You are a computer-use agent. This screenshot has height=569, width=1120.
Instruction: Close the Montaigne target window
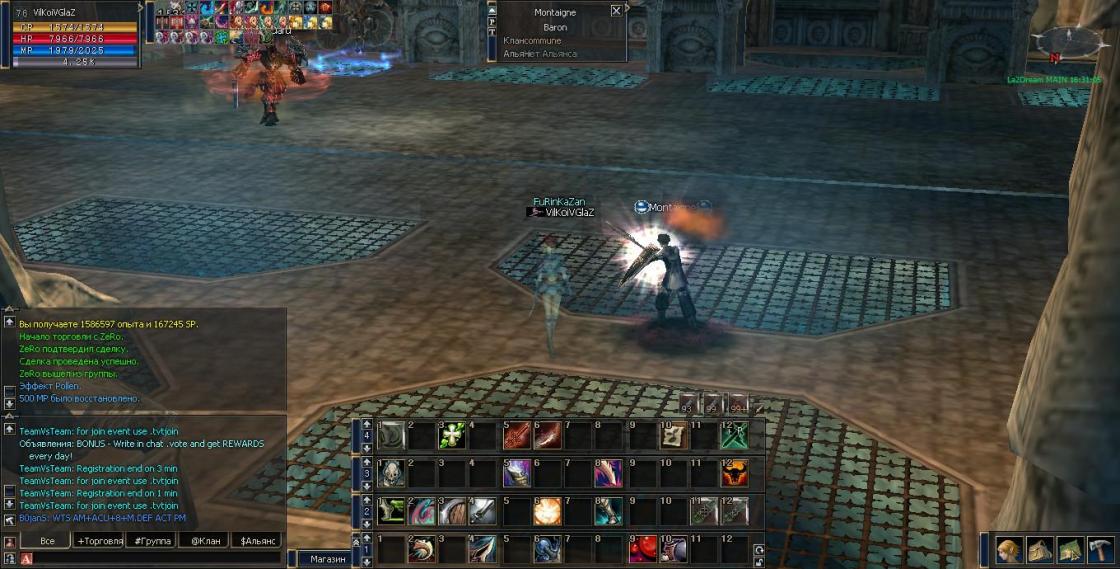point(615,11)
